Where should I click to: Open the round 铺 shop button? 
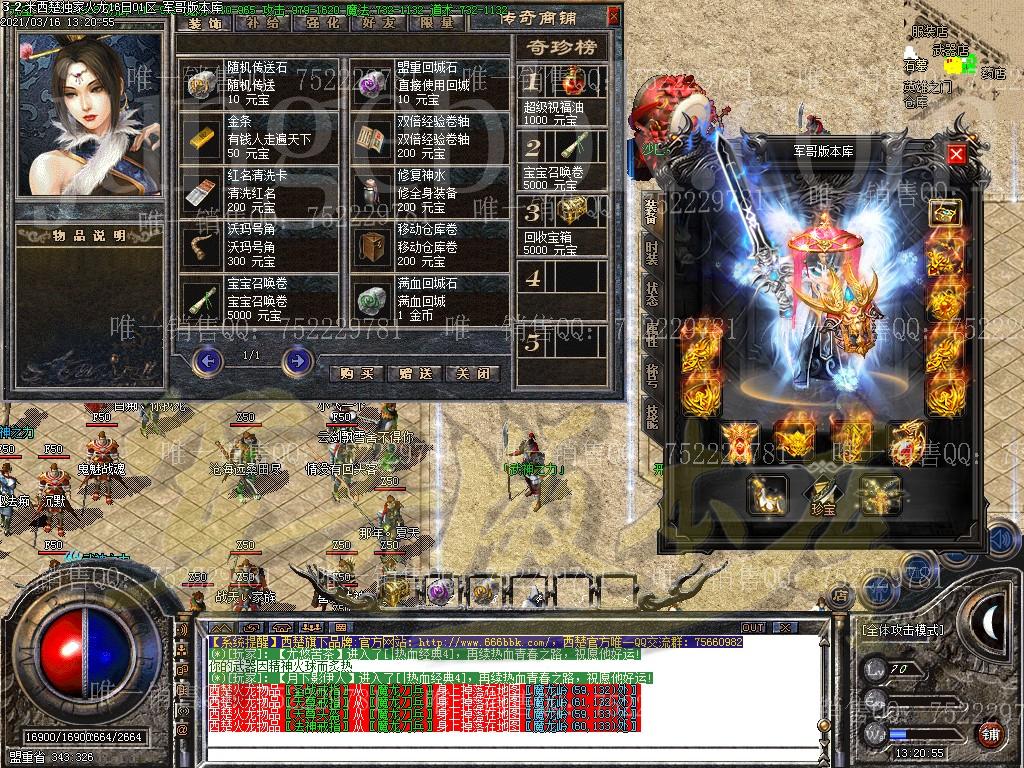[x=991, y=732]
